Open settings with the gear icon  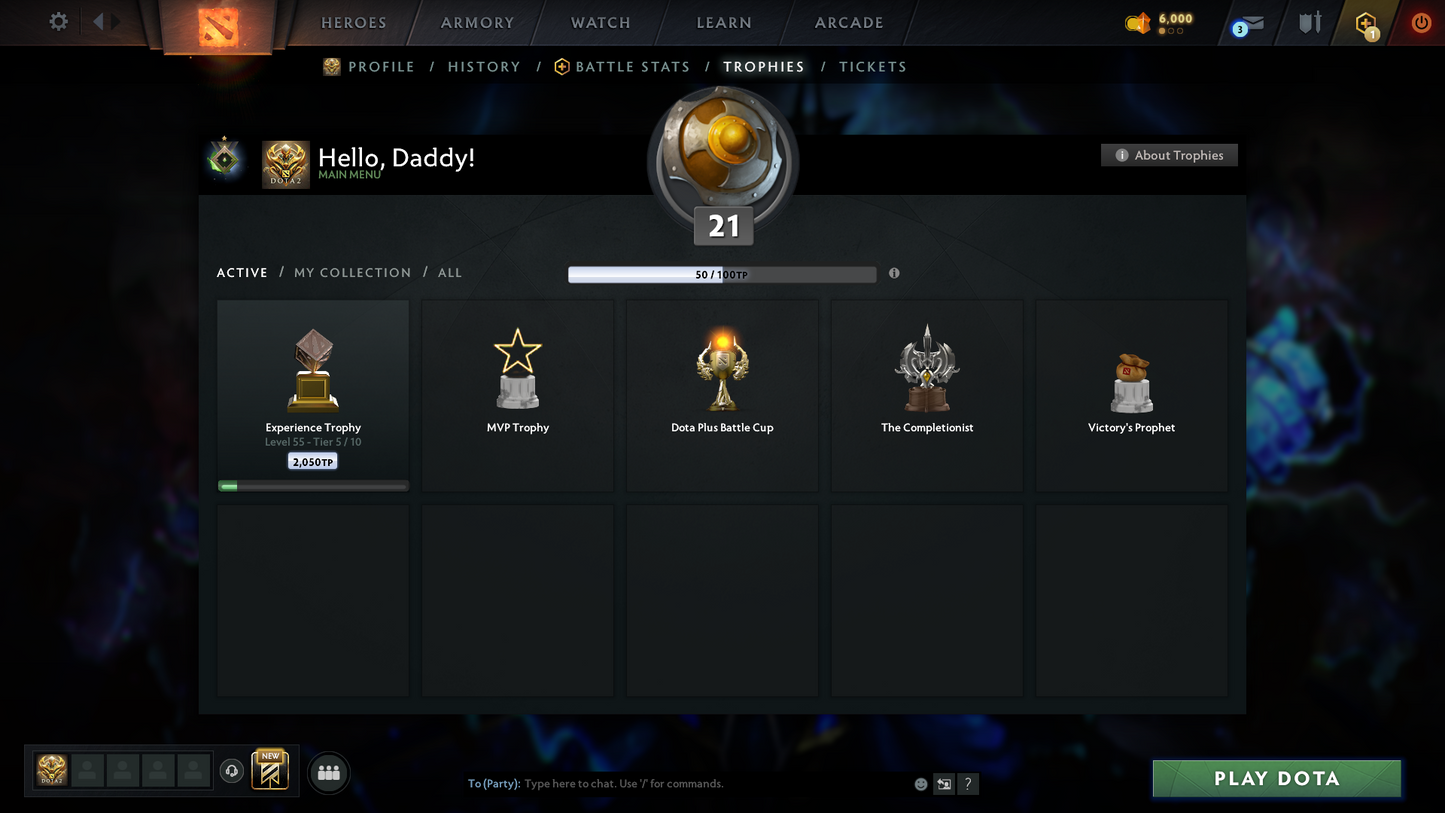(x=57, y=21)
